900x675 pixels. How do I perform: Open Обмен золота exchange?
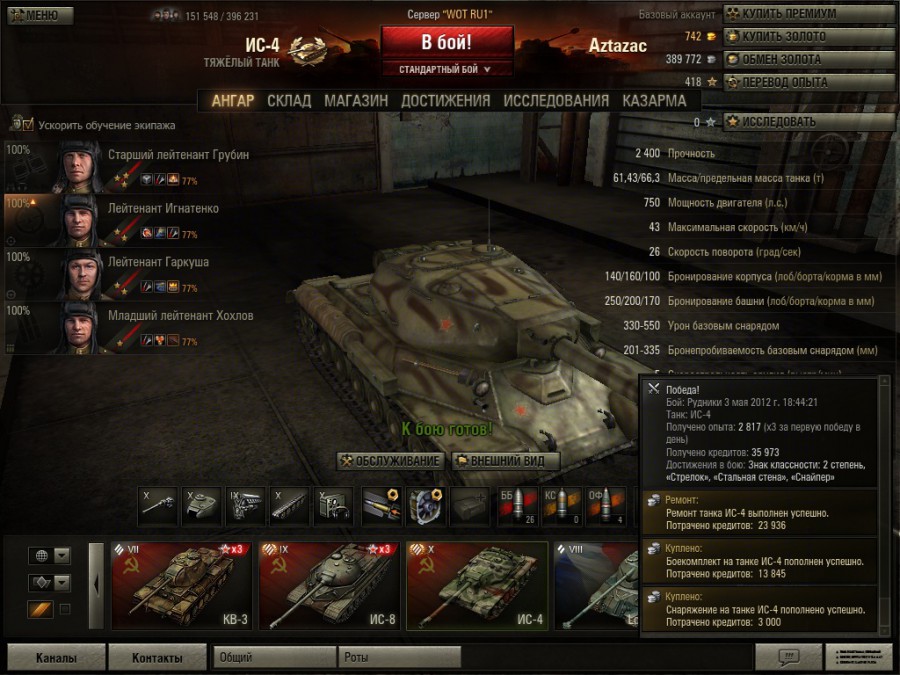806,59
